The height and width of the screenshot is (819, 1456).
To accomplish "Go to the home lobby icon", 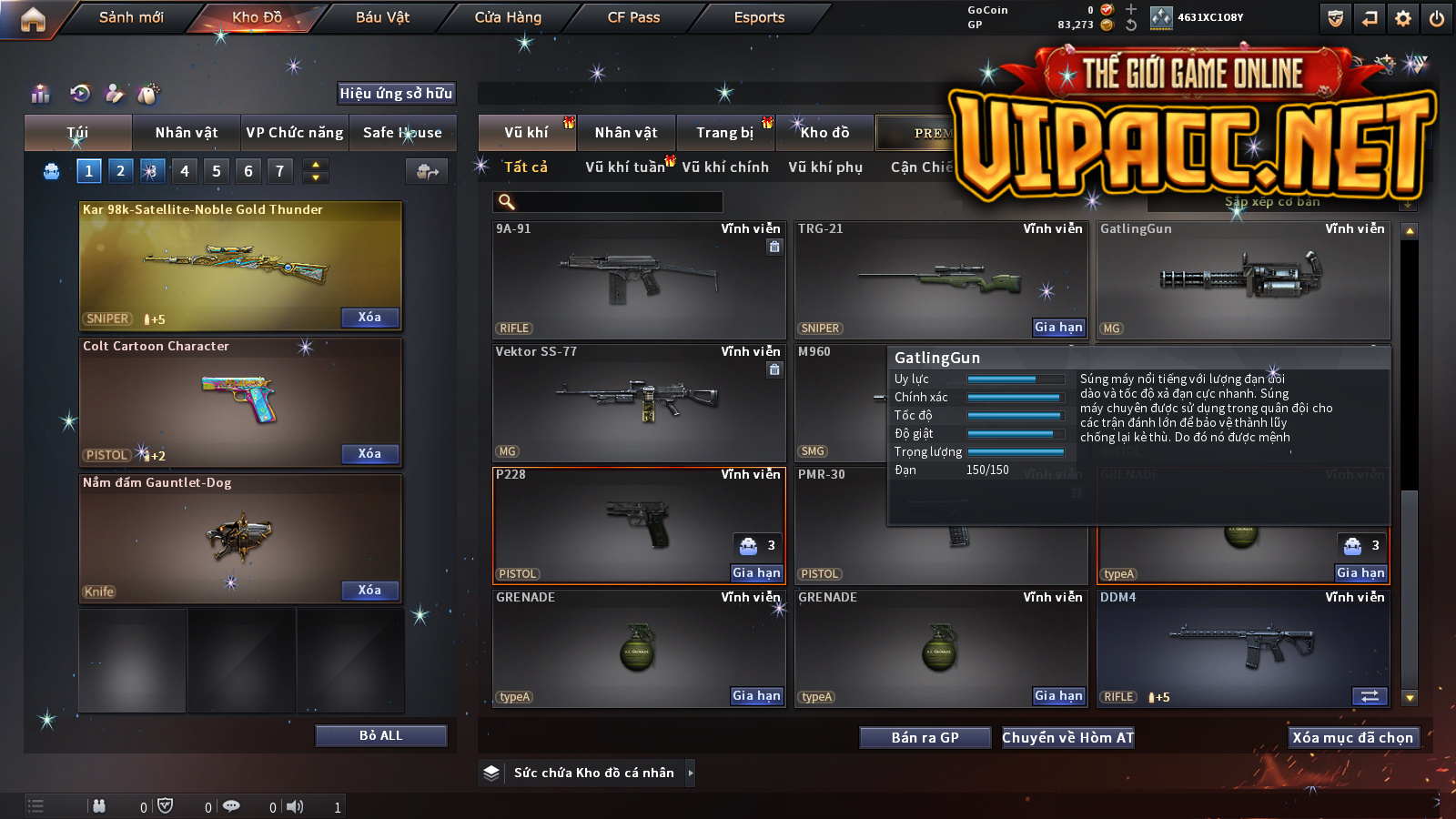I will pyautogui.click(x=33, y=19).
